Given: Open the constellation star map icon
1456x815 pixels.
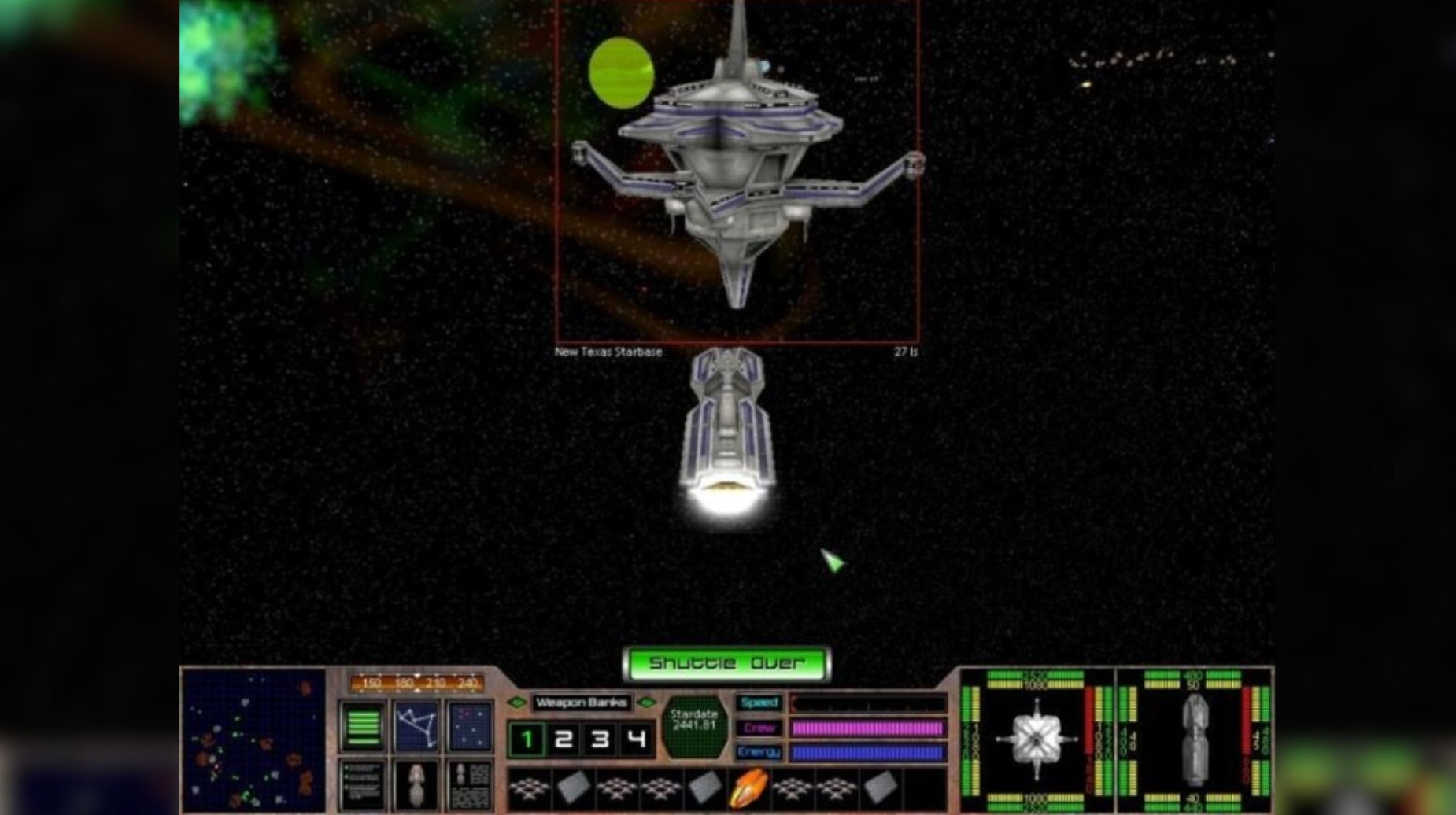Looking at the screenshot, I should tap(416, 725).
